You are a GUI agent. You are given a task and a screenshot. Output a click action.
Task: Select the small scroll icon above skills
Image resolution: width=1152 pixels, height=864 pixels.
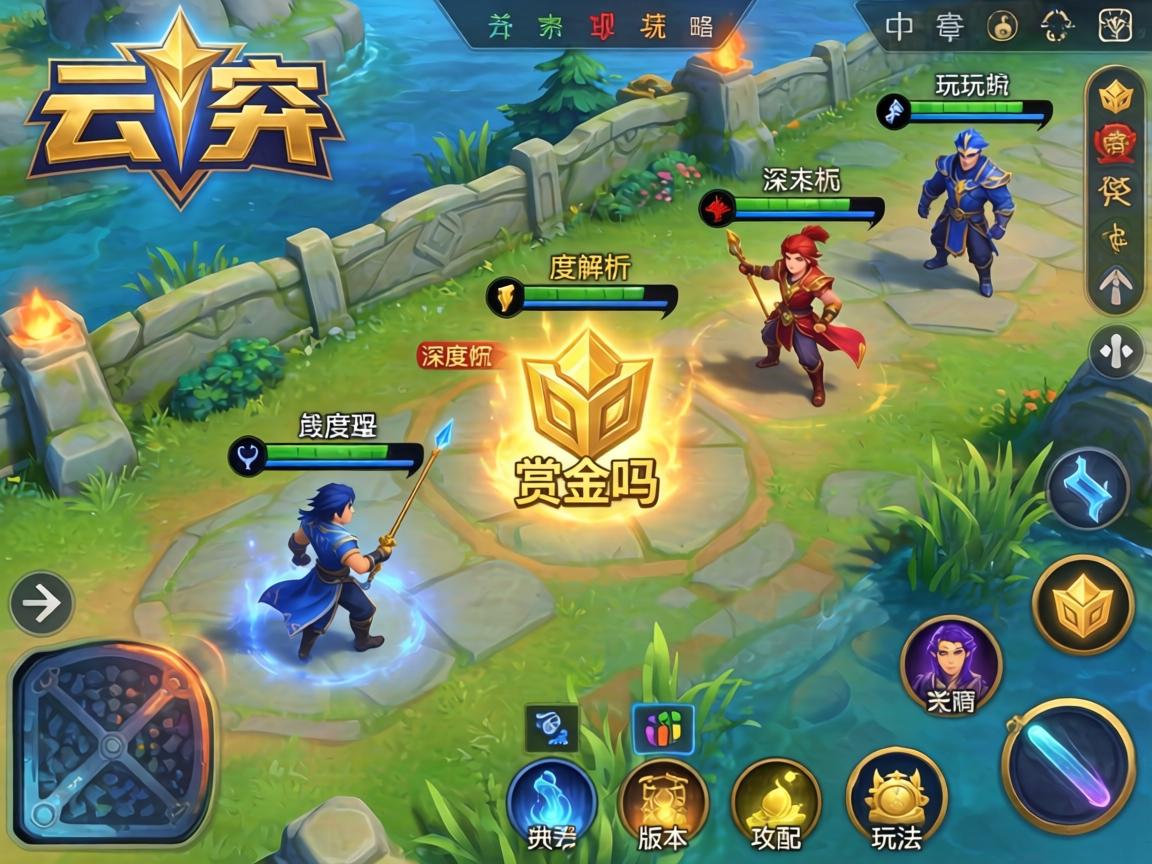[x=551, y=728]
